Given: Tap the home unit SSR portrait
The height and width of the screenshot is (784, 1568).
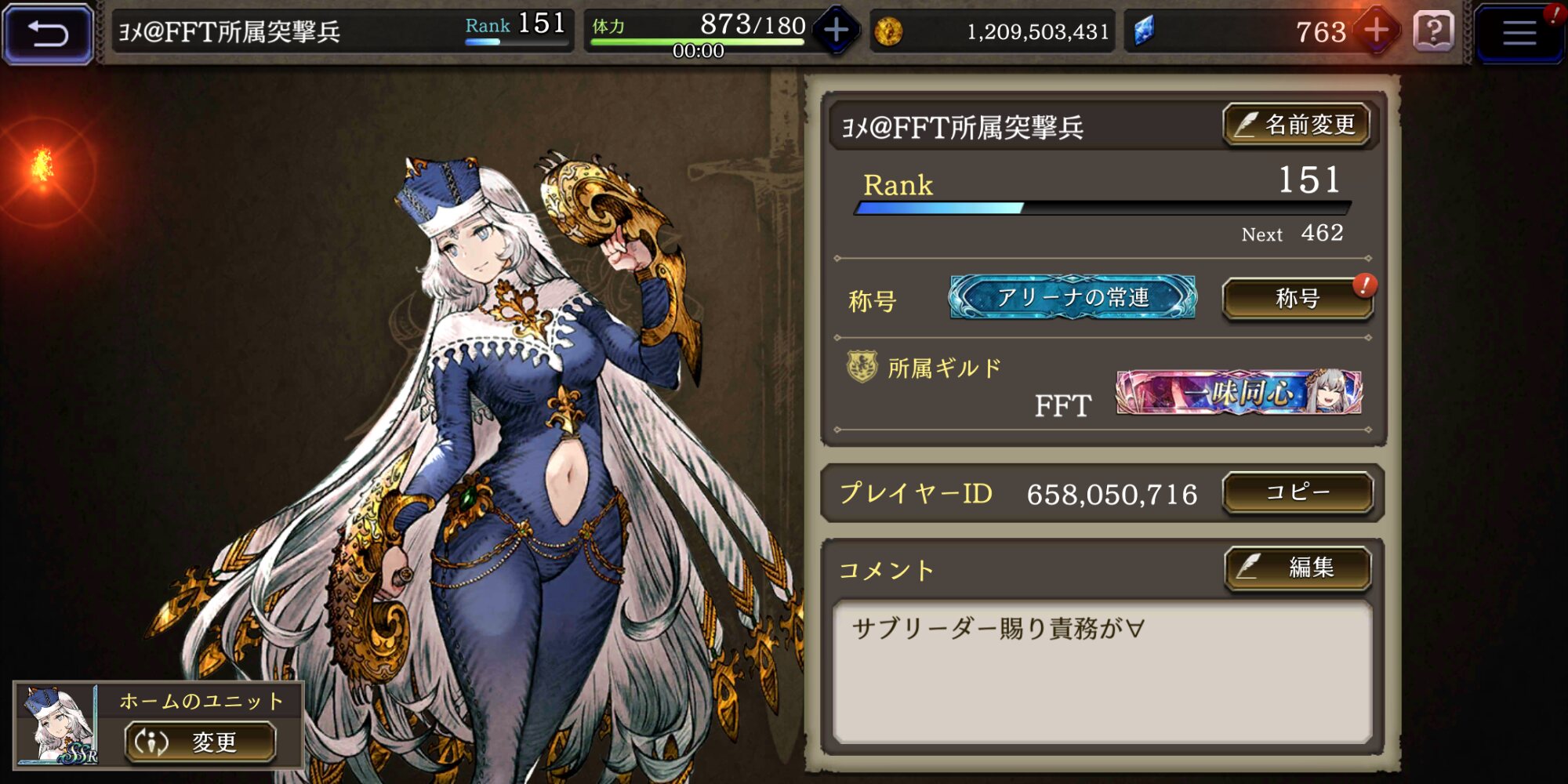Looking at the screenshot, I should click(x=56, y=725).
